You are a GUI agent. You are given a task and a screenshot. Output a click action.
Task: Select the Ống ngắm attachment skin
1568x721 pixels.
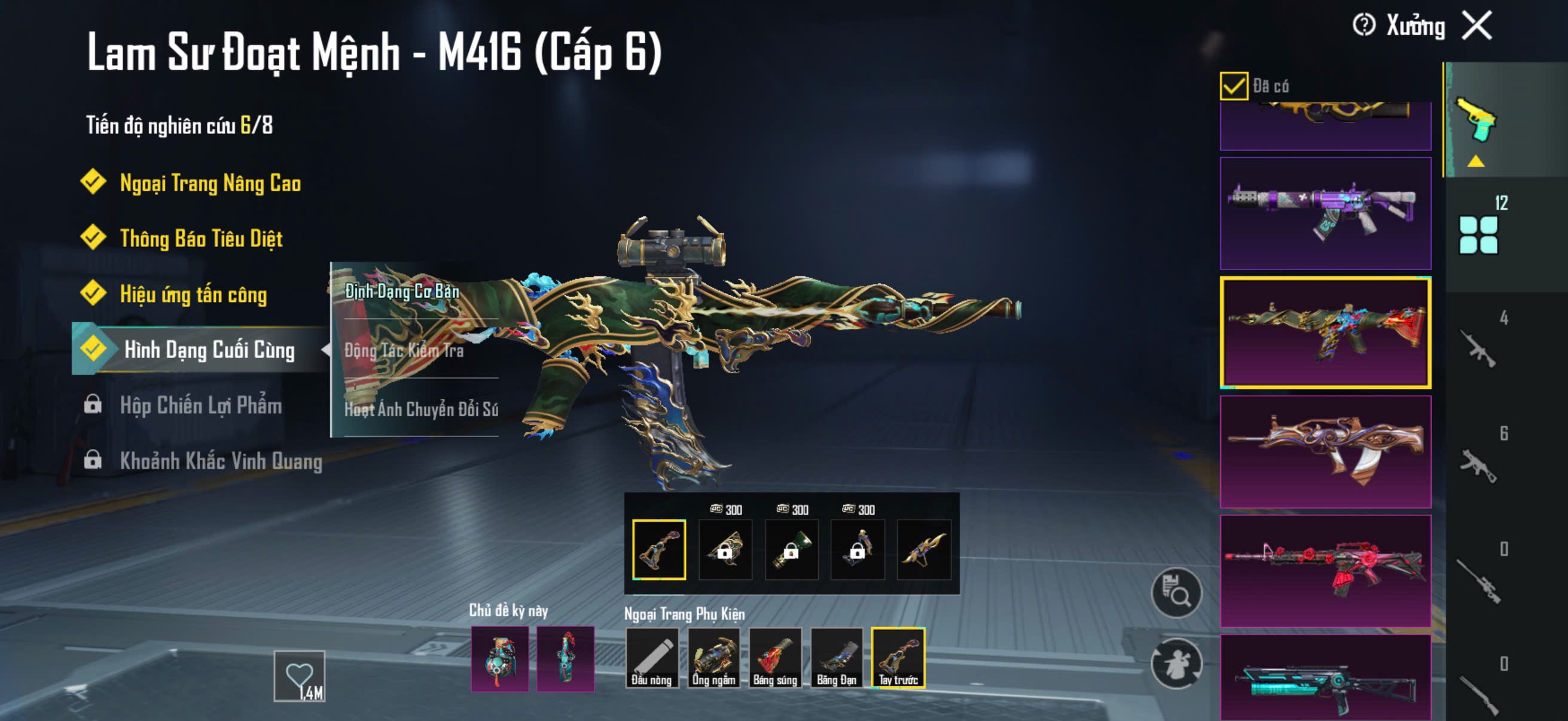pos(713,657)
